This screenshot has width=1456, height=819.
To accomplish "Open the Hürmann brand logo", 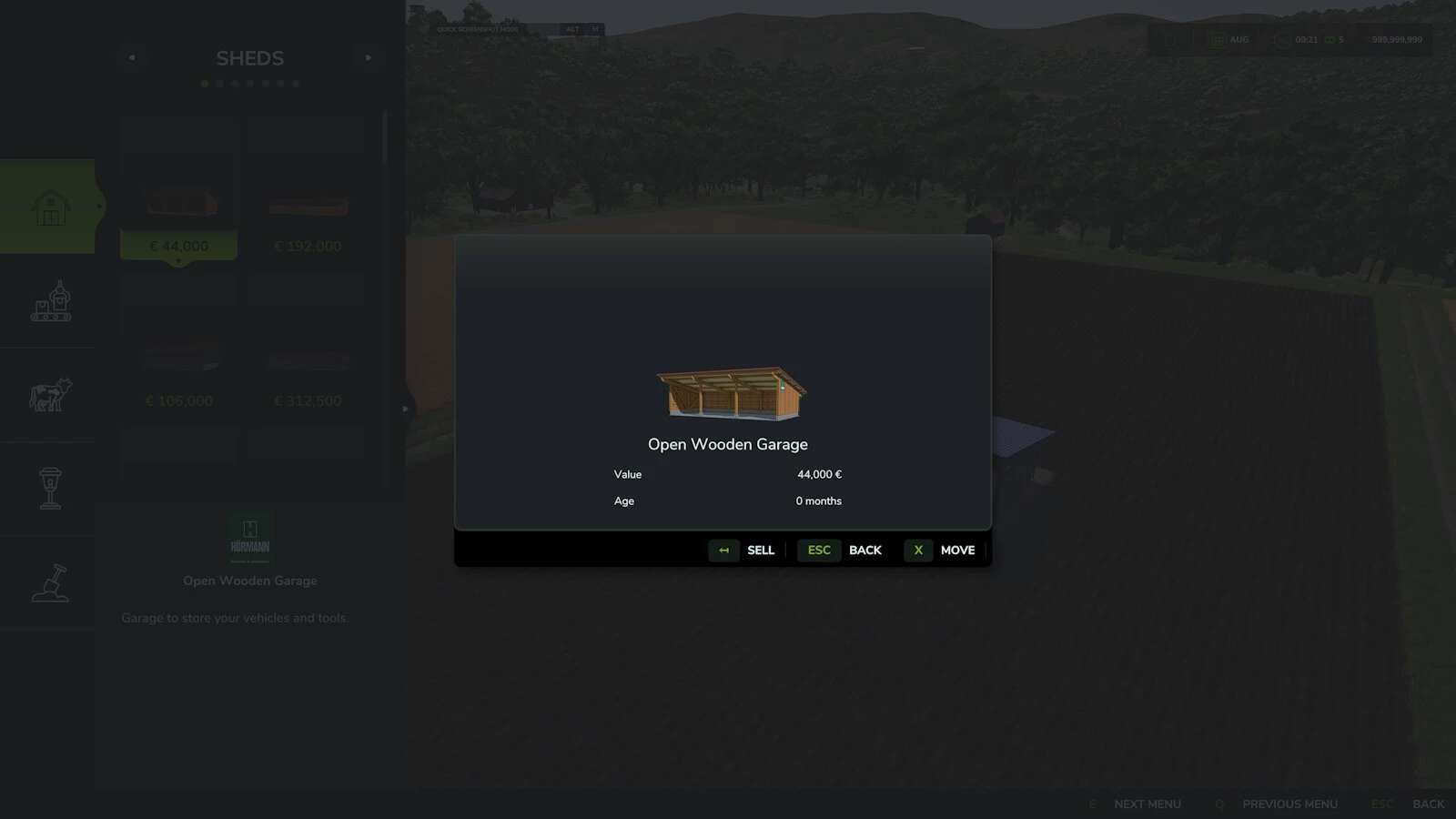I will pos(249,532).
